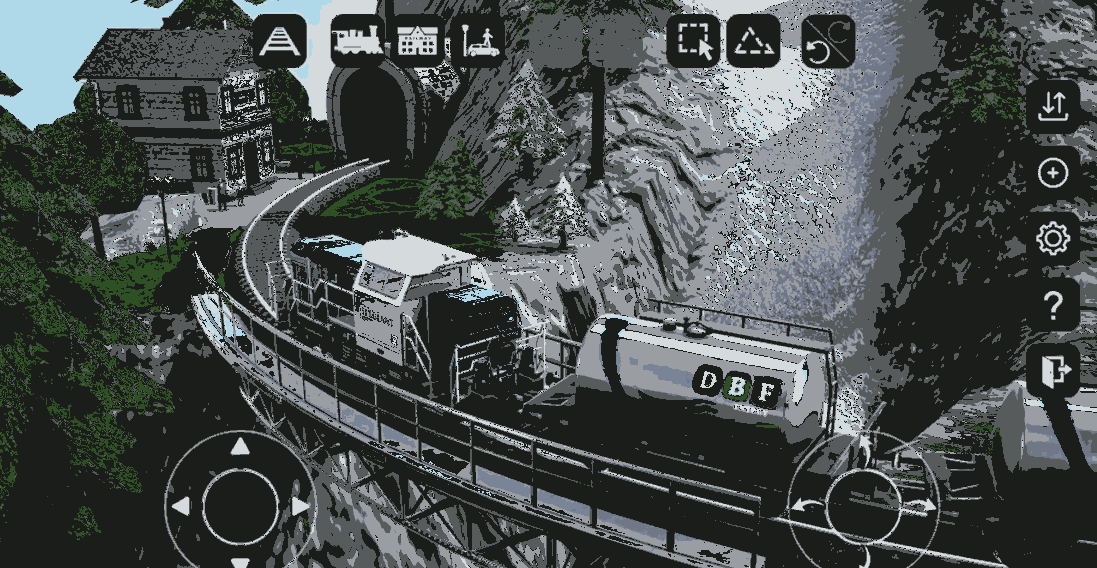Exit using the door icon button
Image resolution: width=1097 pixels, height=568 pixels.
point(1052,372)
